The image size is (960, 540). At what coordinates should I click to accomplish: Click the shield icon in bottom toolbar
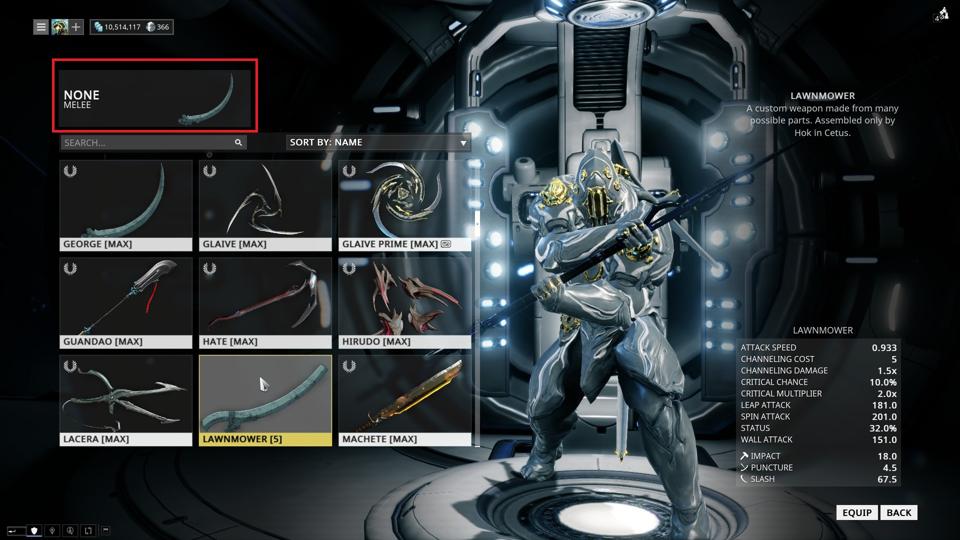pos(34,530)
